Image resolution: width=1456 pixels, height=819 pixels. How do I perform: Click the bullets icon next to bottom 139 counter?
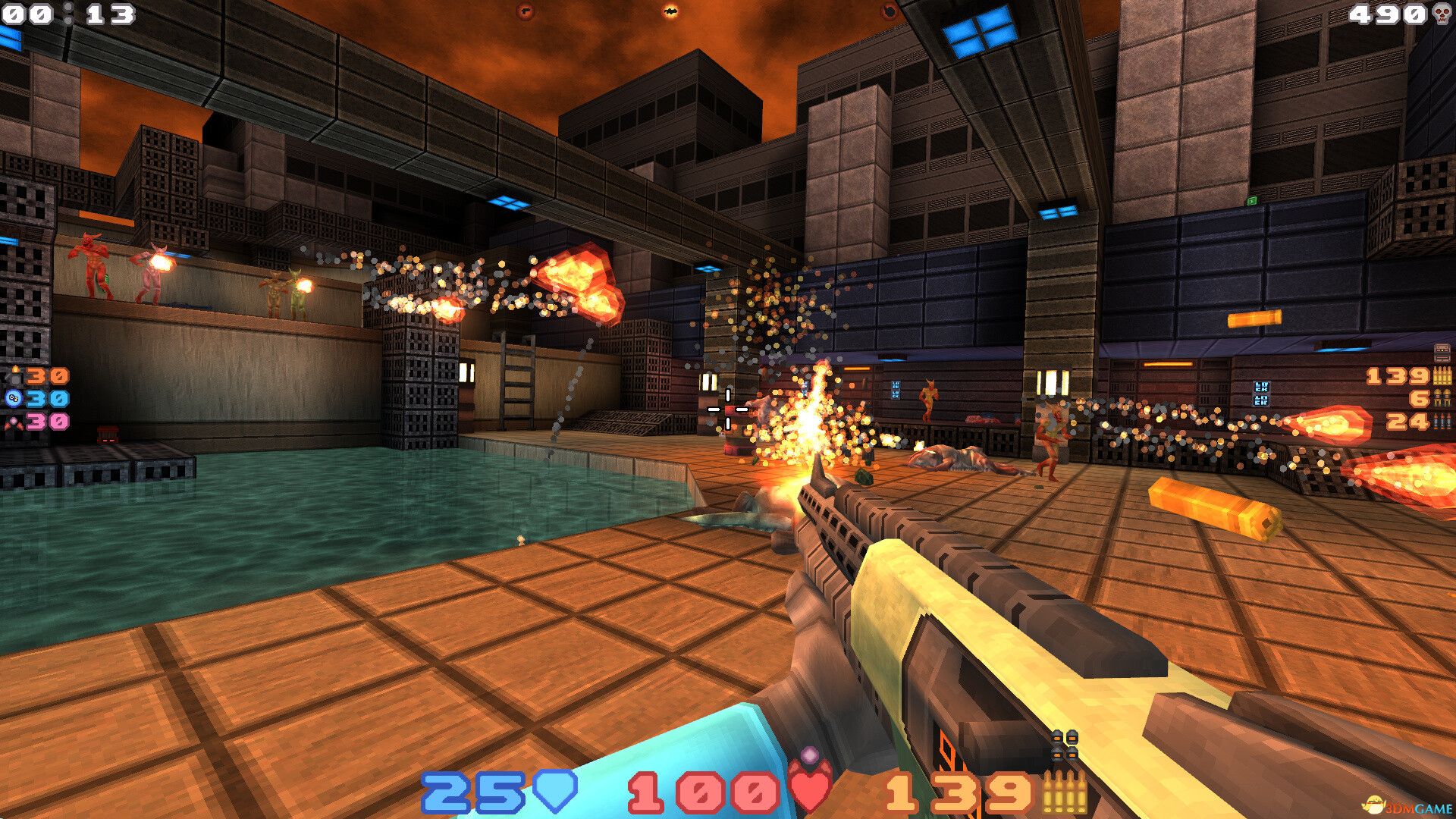(x=1065, y=791)
